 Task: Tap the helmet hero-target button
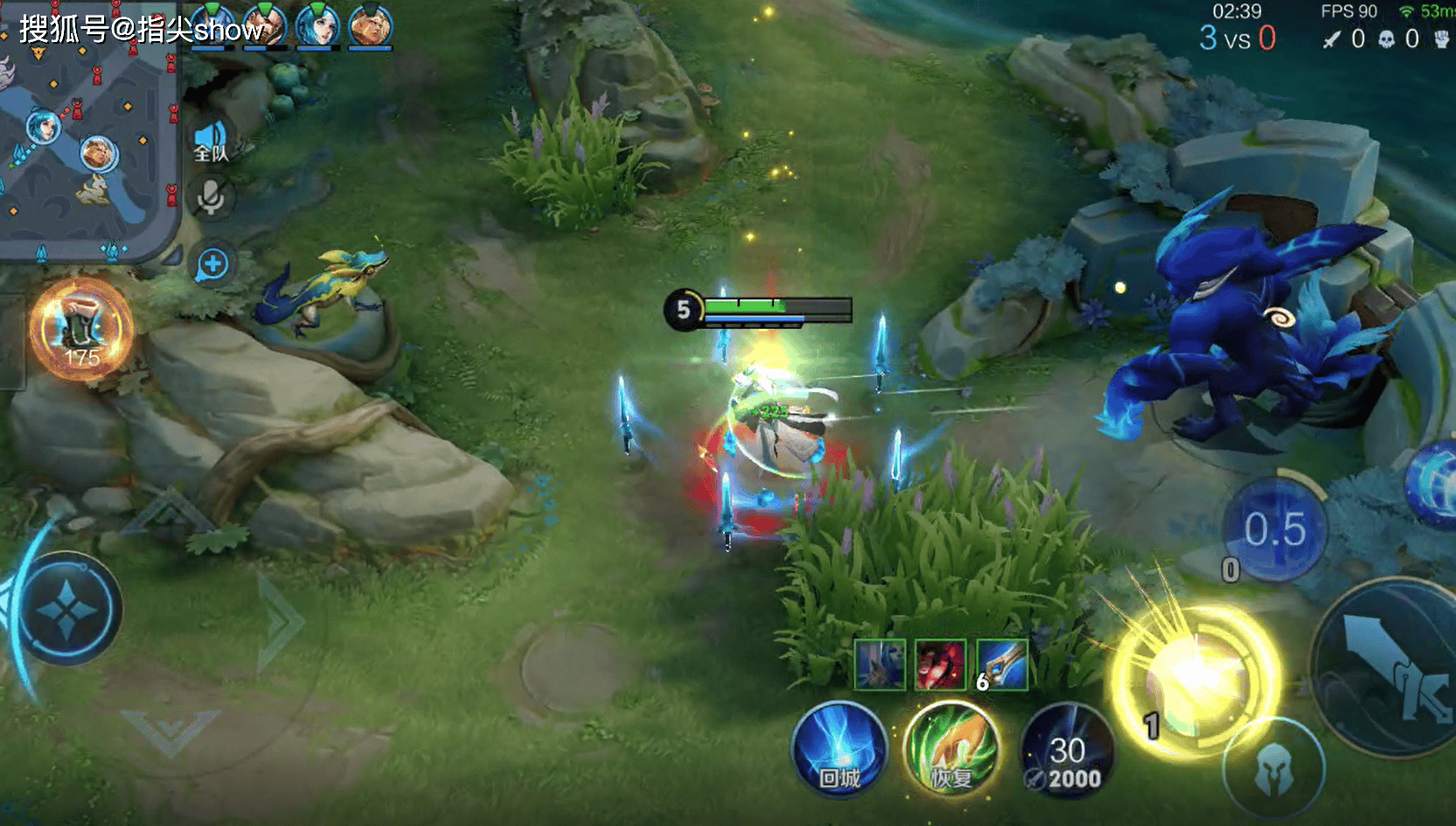tap(1273, 770)
